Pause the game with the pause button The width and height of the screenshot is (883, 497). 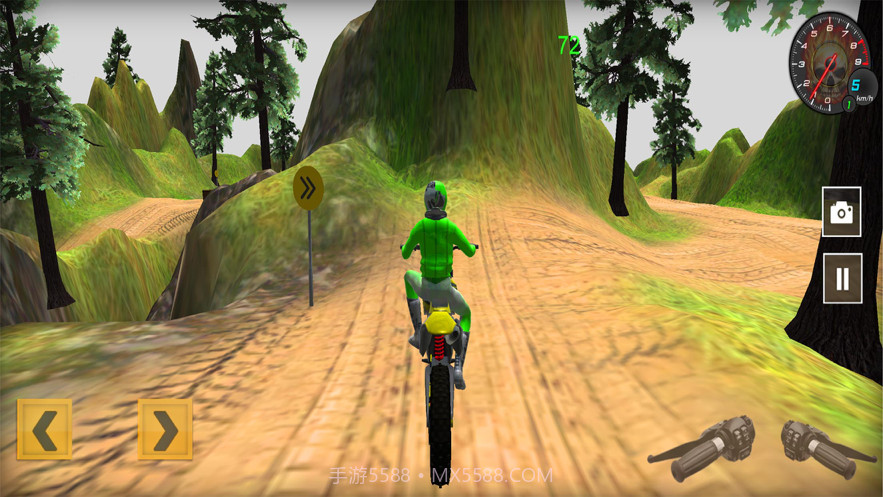842,279
